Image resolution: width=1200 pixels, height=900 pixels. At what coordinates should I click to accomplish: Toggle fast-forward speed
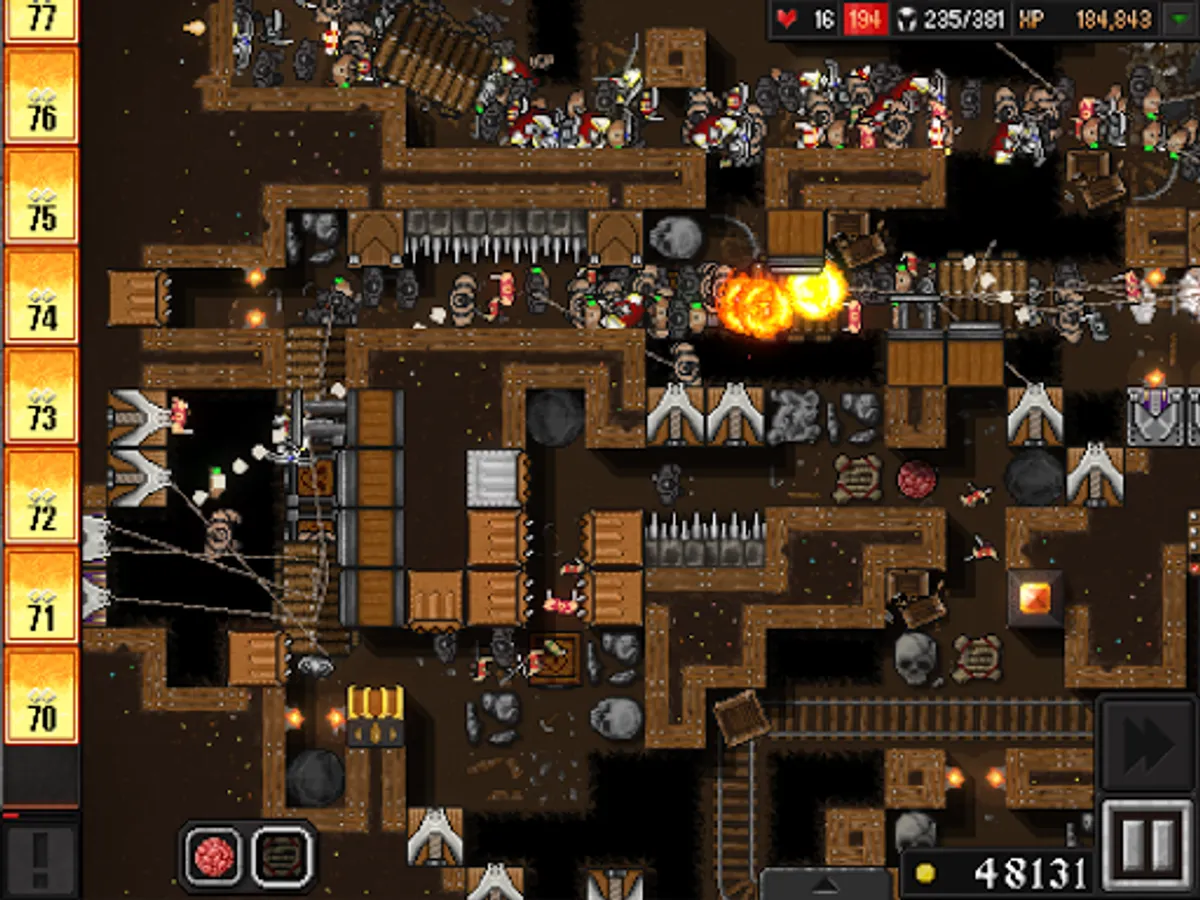[1148, 742]
